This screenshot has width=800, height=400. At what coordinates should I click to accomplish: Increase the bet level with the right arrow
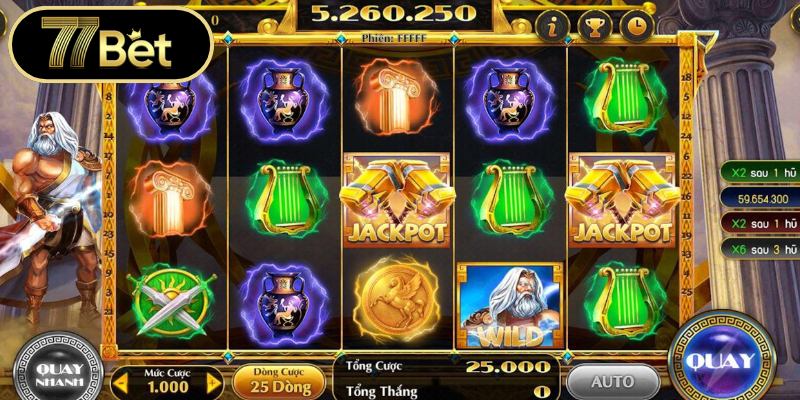[x=214, y=383]
